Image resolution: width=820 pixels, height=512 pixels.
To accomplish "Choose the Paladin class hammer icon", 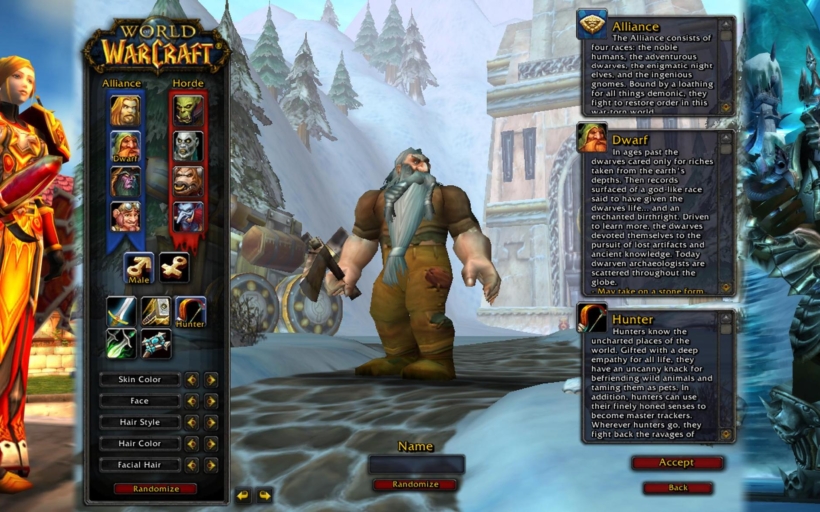I will point(156,311).
